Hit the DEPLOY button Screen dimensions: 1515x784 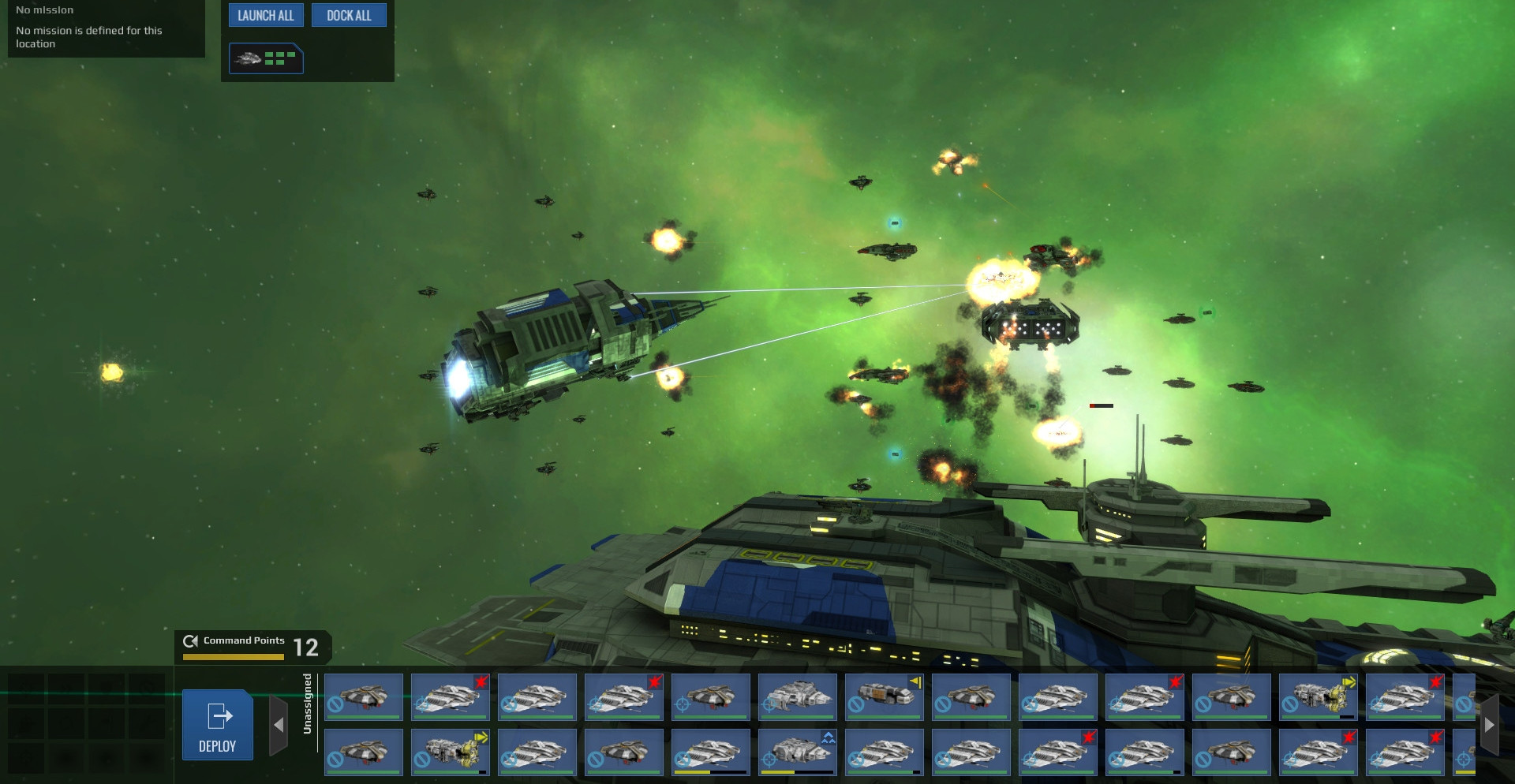217,725
